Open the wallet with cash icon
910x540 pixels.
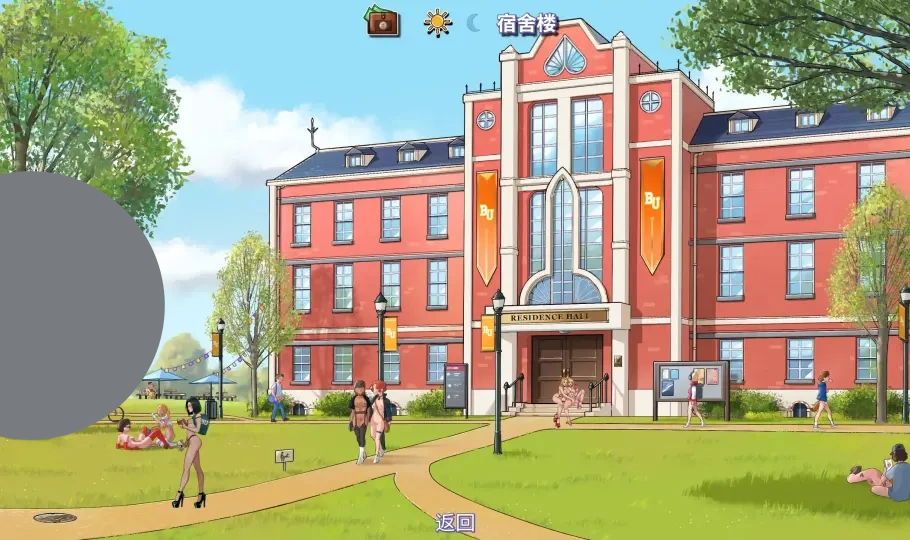click(382, 21)
